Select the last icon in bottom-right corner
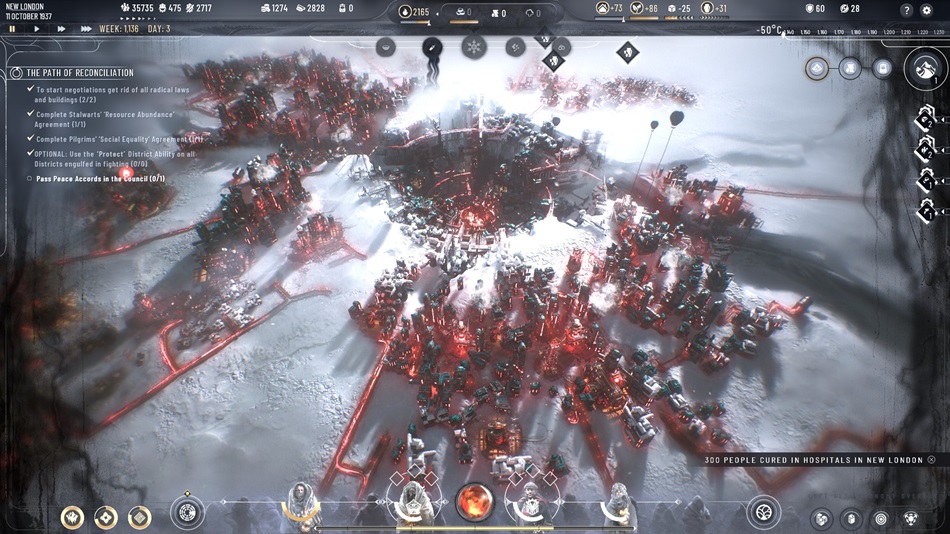This screenshot has height=534, width=950. click(x=911, y=518)
